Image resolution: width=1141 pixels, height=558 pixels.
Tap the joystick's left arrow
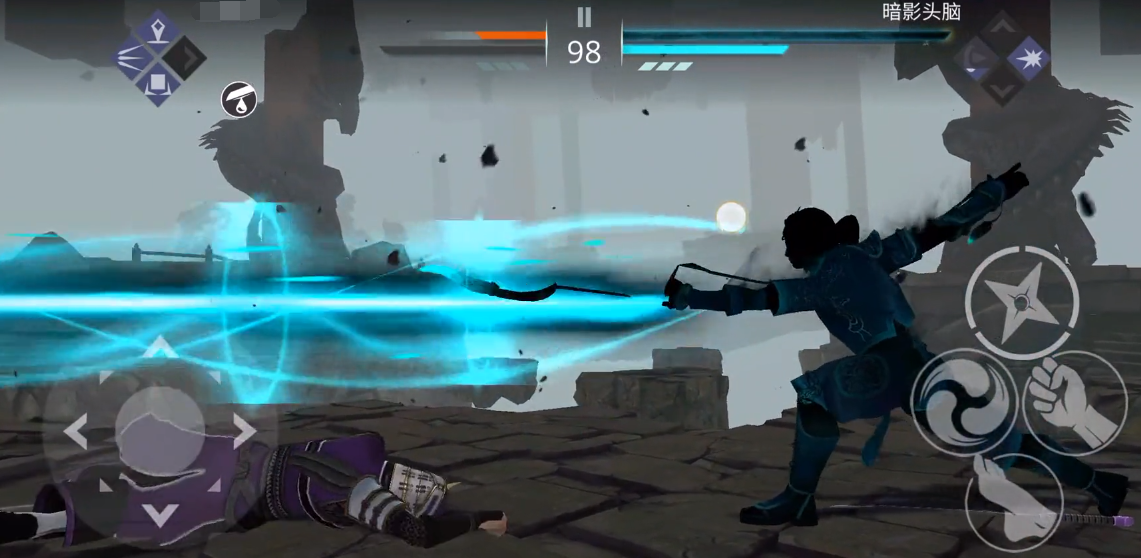(x=75, y=431)
